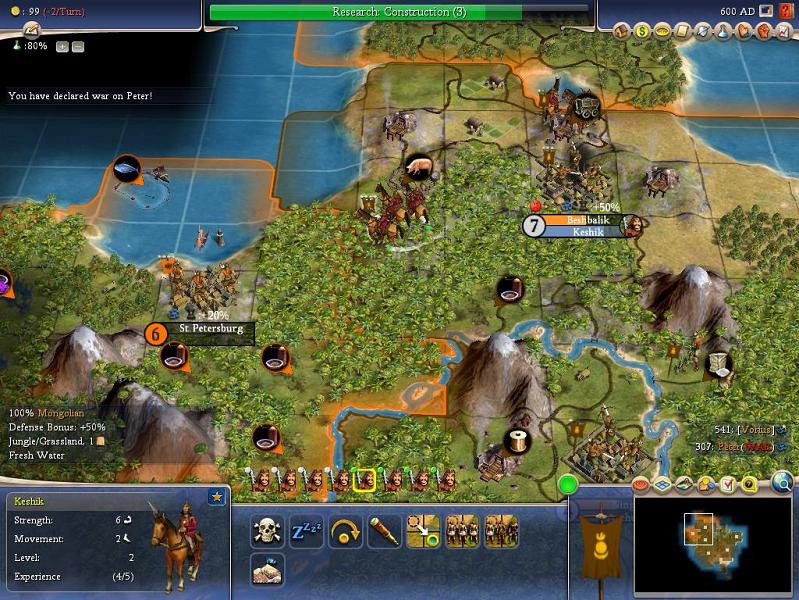The width and height of the screenshot is (799, 600).
Task: End the turn with the green button
Action: point(569,485)
